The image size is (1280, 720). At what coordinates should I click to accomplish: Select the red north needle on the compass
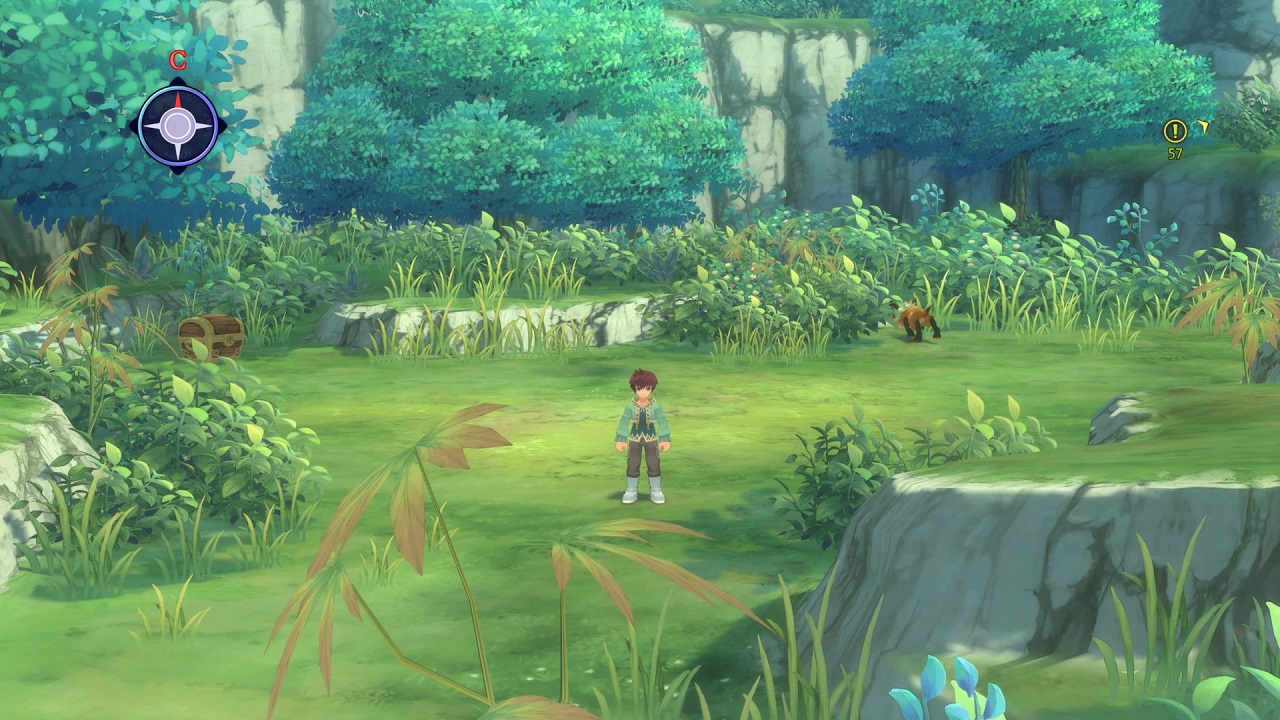point(178,100)
